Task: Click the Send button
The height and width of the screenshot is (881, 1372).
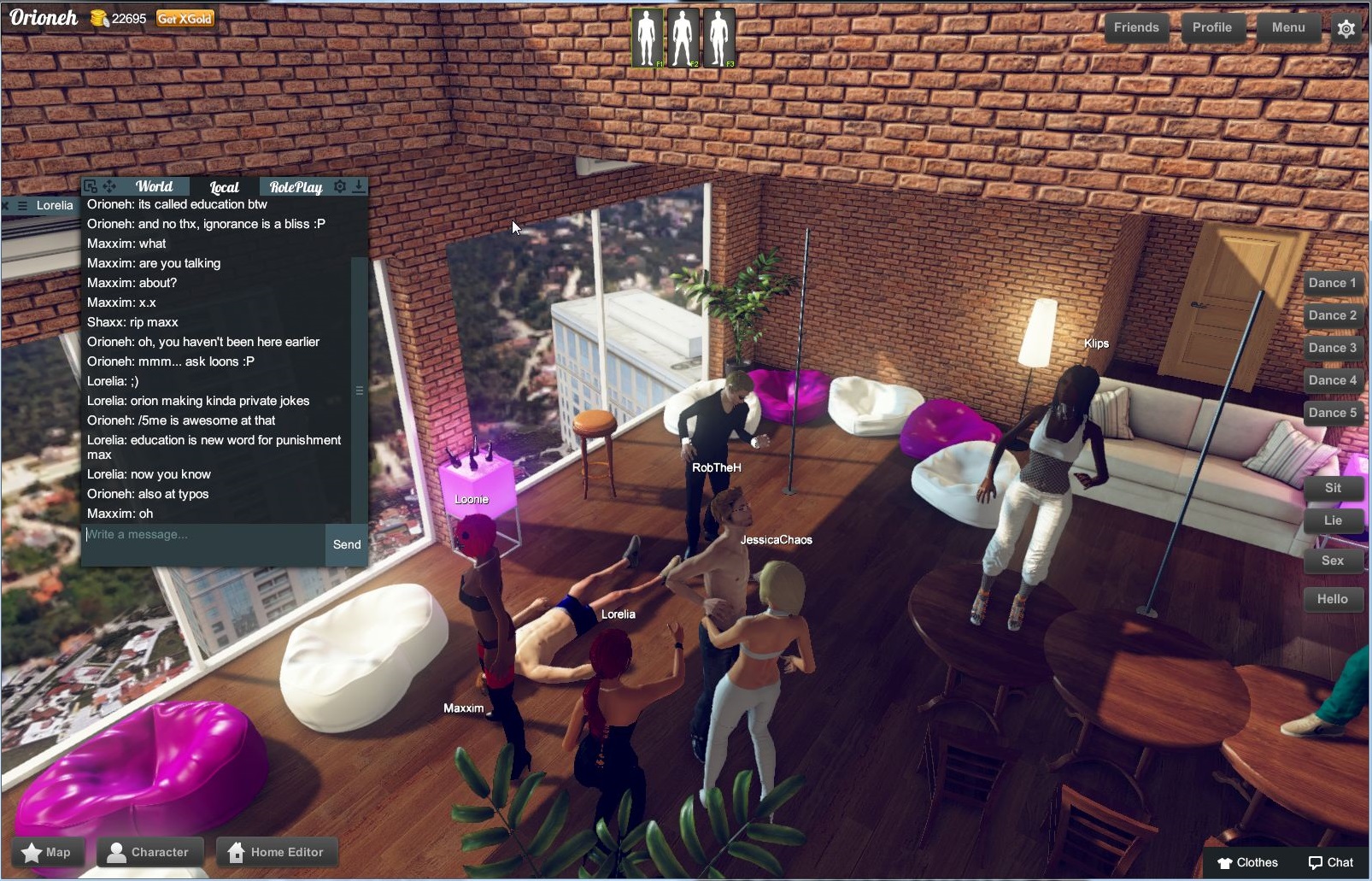Action: pos(345,544)
